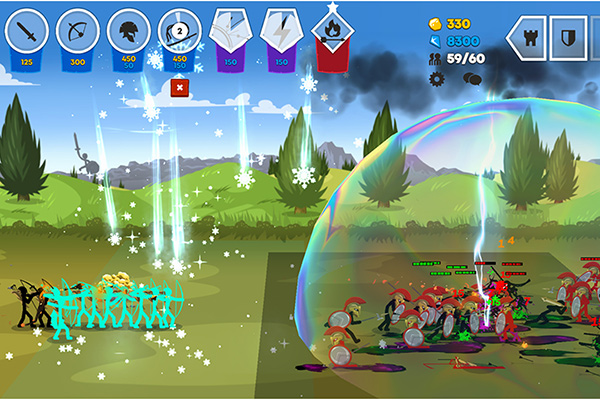Train a sword unit for 125 gold
This screenshot has height=400, width=600.
click(27, 33)
